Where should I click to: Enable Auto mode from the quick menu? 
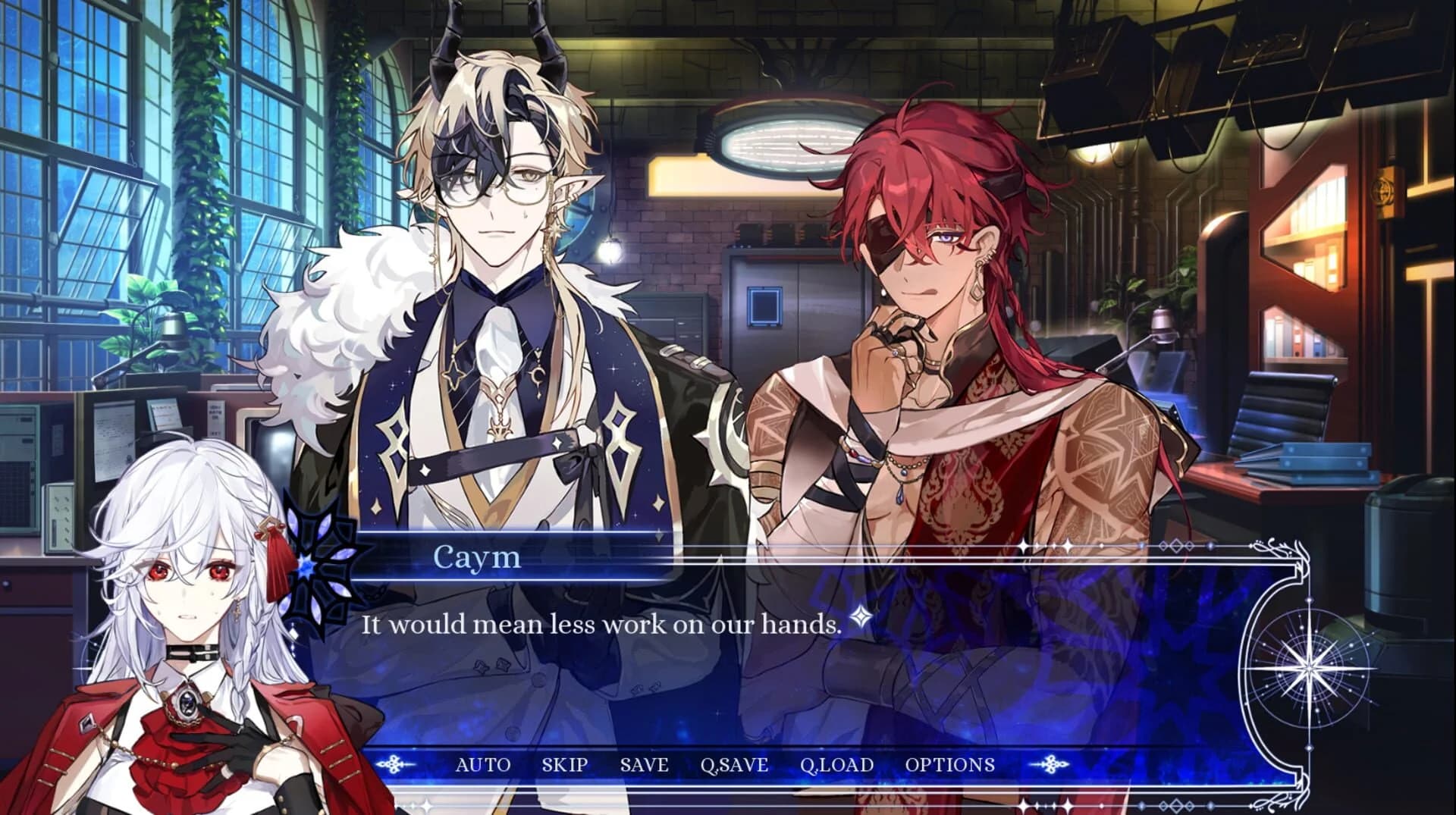coord(483,764)
